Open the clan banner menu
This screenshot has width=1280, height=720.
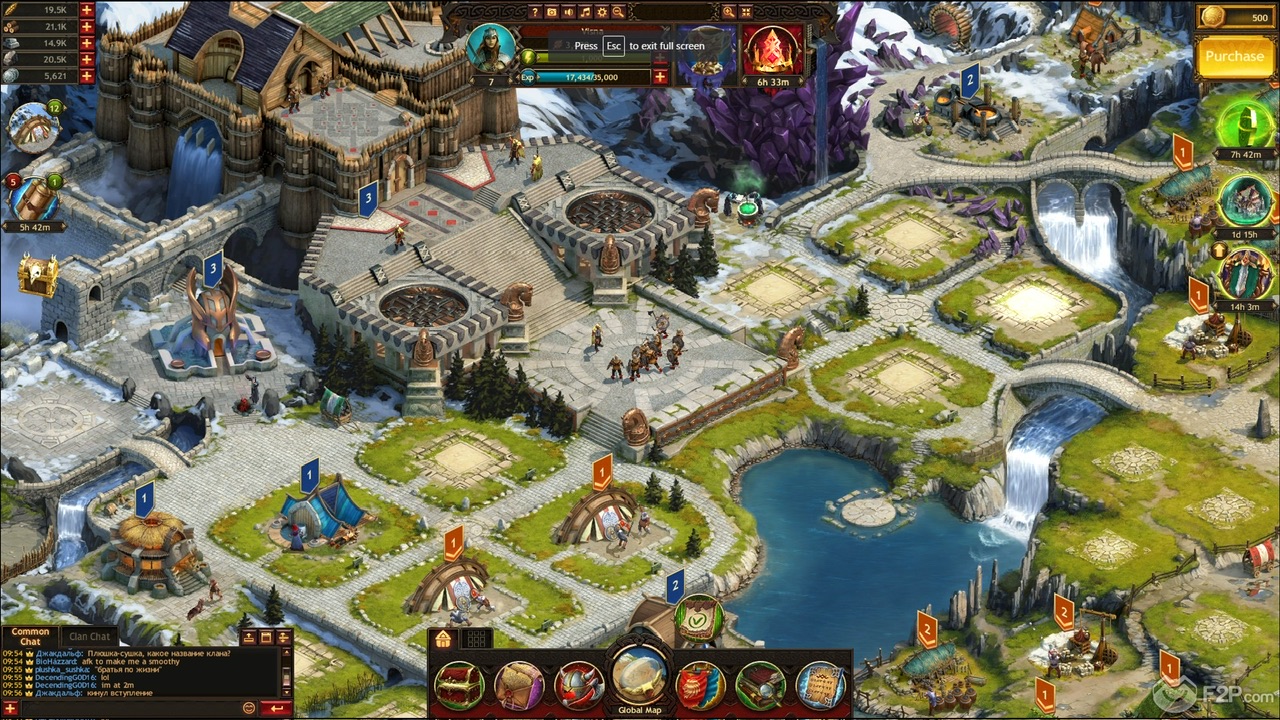coord(702,682)
